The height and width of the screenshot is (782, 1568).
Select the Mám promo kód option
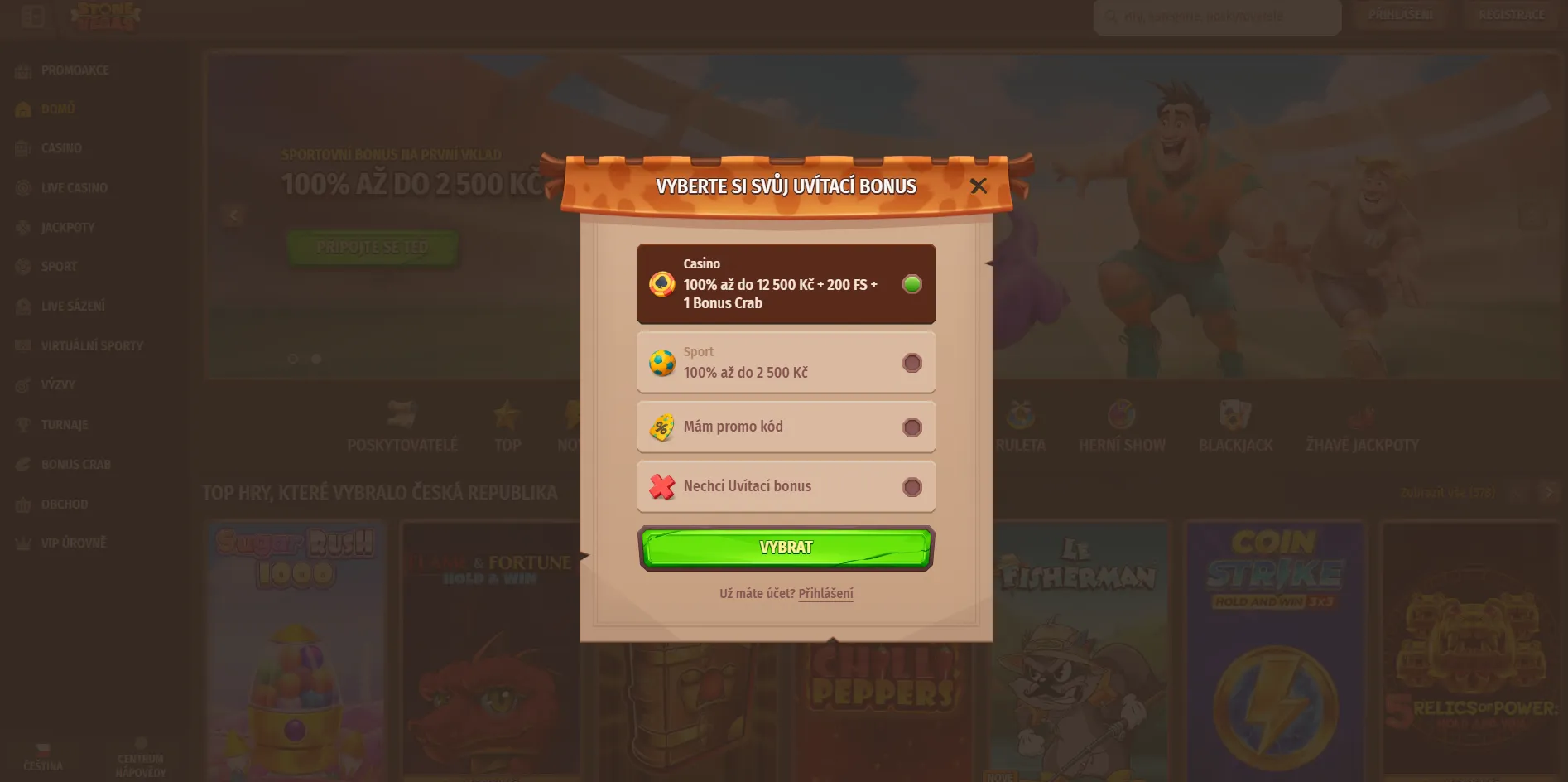(785, 427)
